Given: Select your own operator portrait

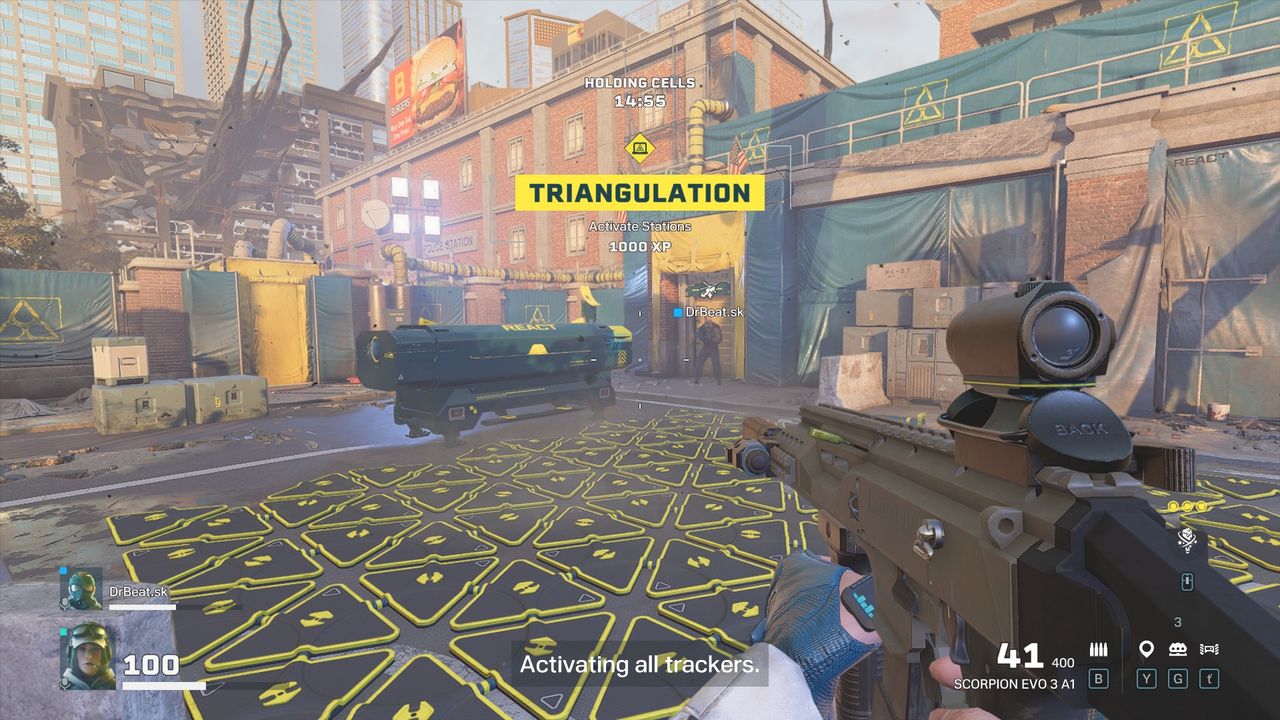Looking at the screenshot, I should [88, 656].
